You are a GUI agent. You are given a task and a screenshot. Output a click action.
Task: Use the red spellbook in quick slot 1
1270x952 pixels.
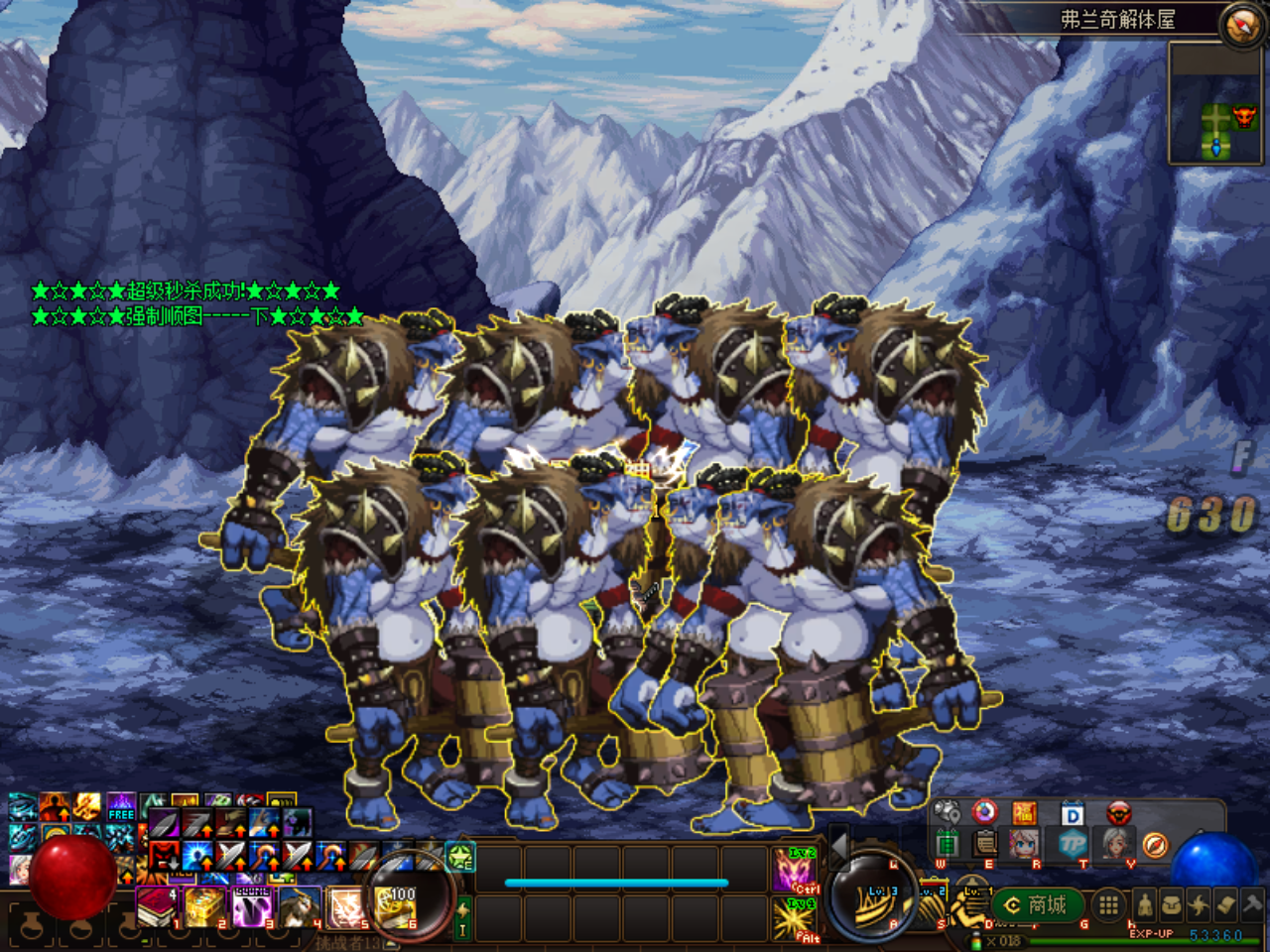pos(156,907)
